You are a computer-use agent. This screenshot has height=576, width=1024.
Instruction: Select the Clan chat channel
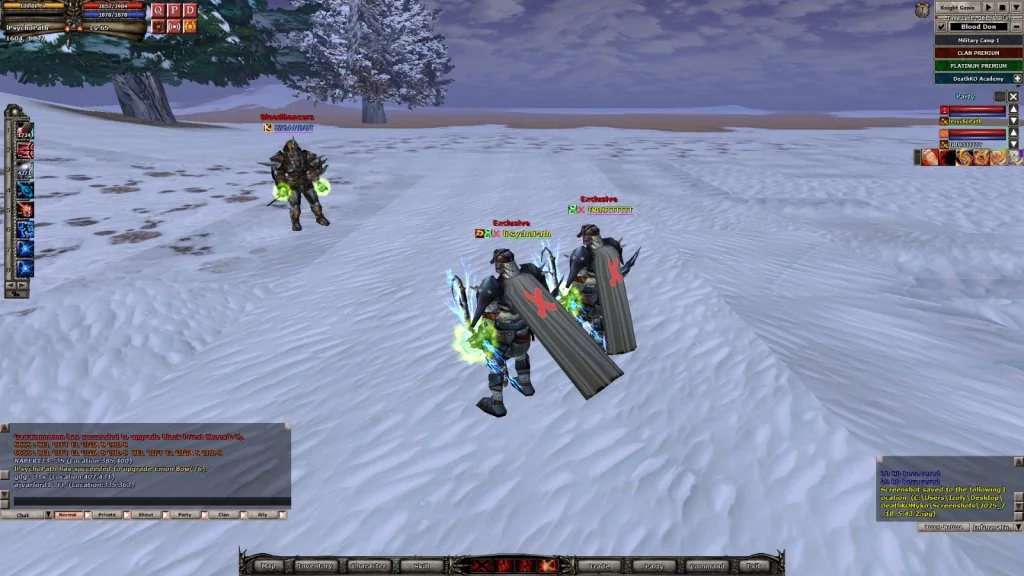coord(225,514)
